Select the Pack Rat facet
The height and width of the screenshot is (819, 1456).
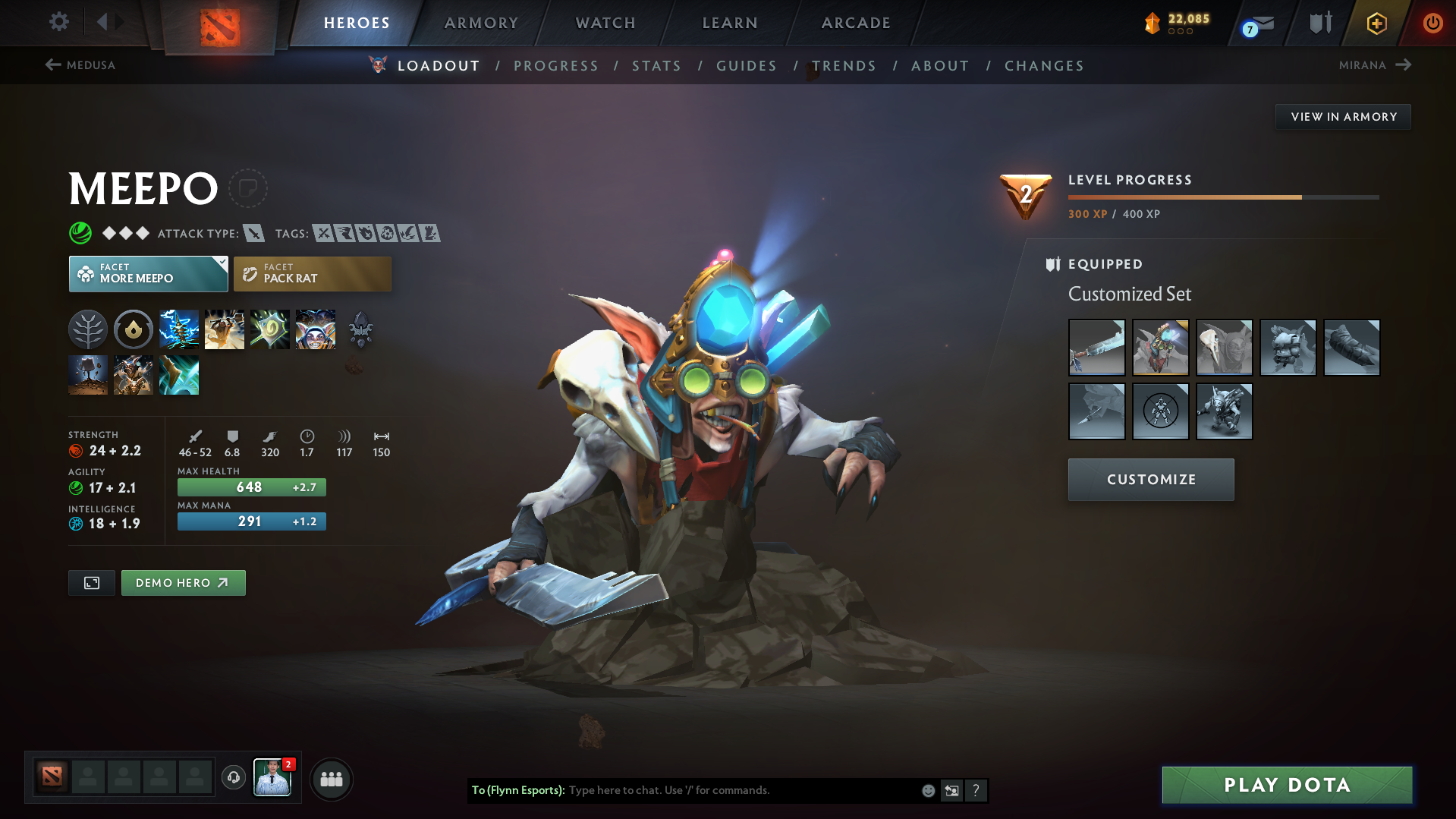[312, 273]
